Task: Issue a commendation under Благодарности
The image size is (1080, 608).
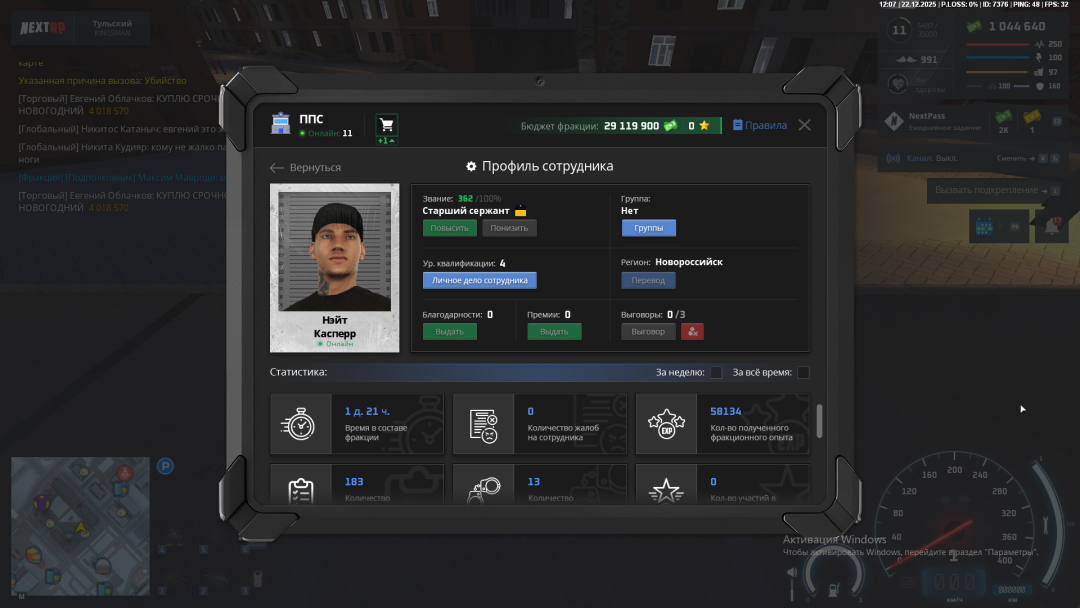Action: [449, 331]
